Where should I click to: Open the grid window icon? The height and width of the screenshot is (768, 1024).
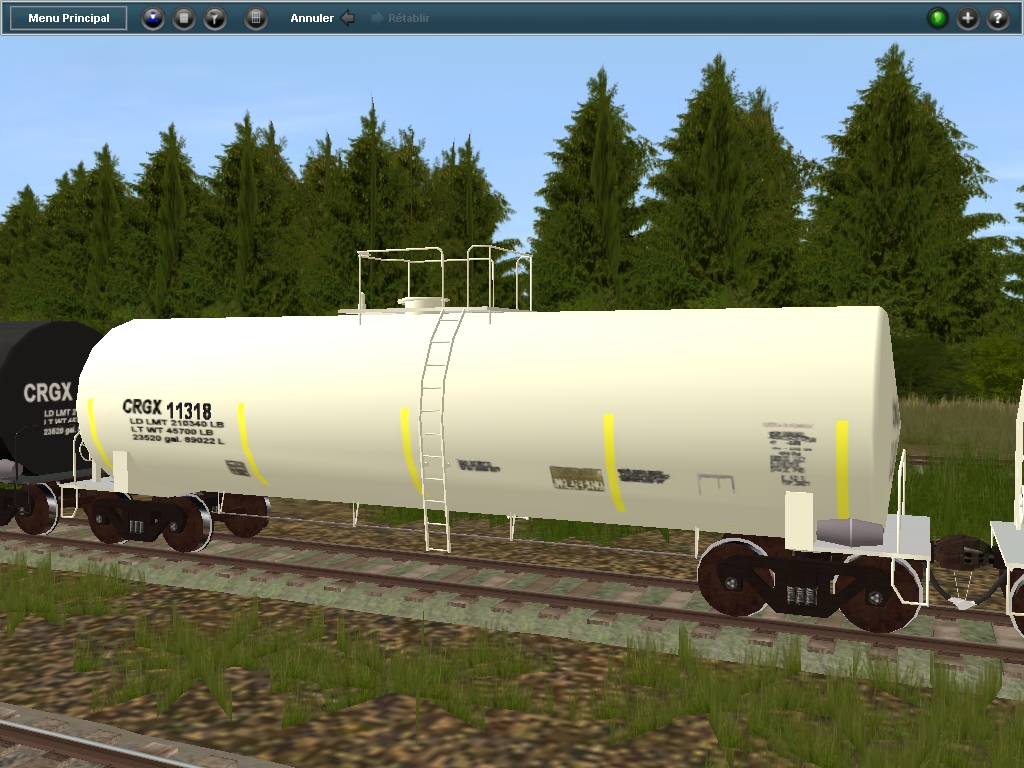pyautogui.click(x=256, y=18)
